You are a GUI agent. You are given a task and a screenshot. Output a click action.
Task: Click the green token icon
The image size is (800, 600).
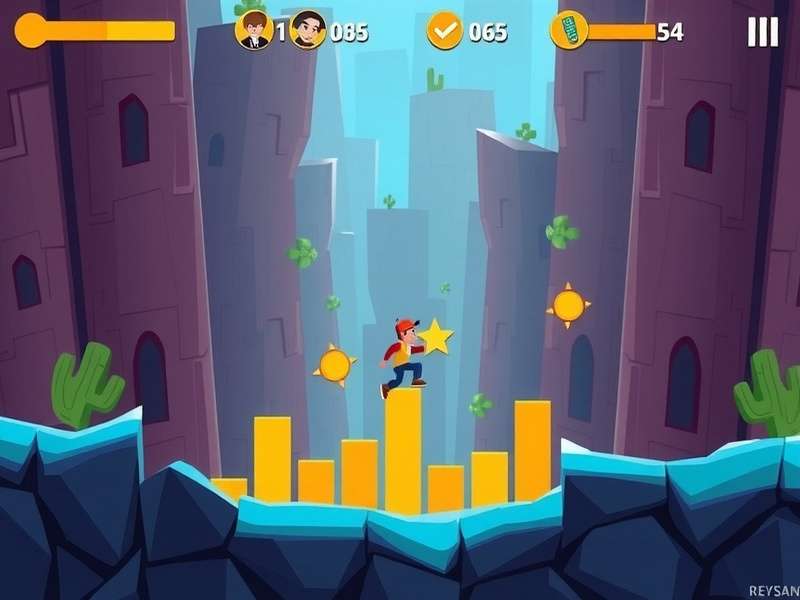tap(568, 30)
